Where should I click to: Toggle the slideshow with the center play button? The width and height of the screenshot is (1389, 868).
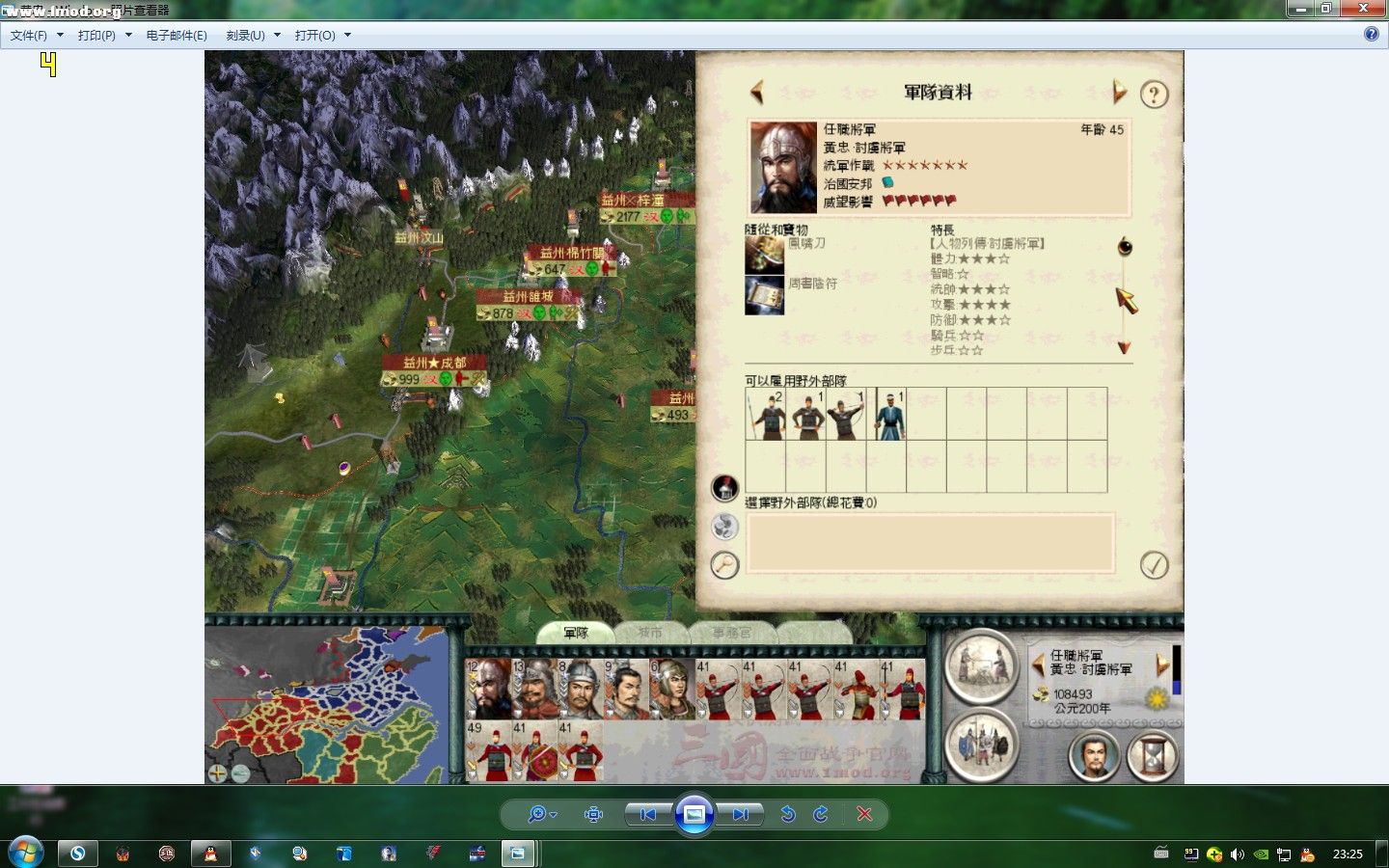pos(694,814)
